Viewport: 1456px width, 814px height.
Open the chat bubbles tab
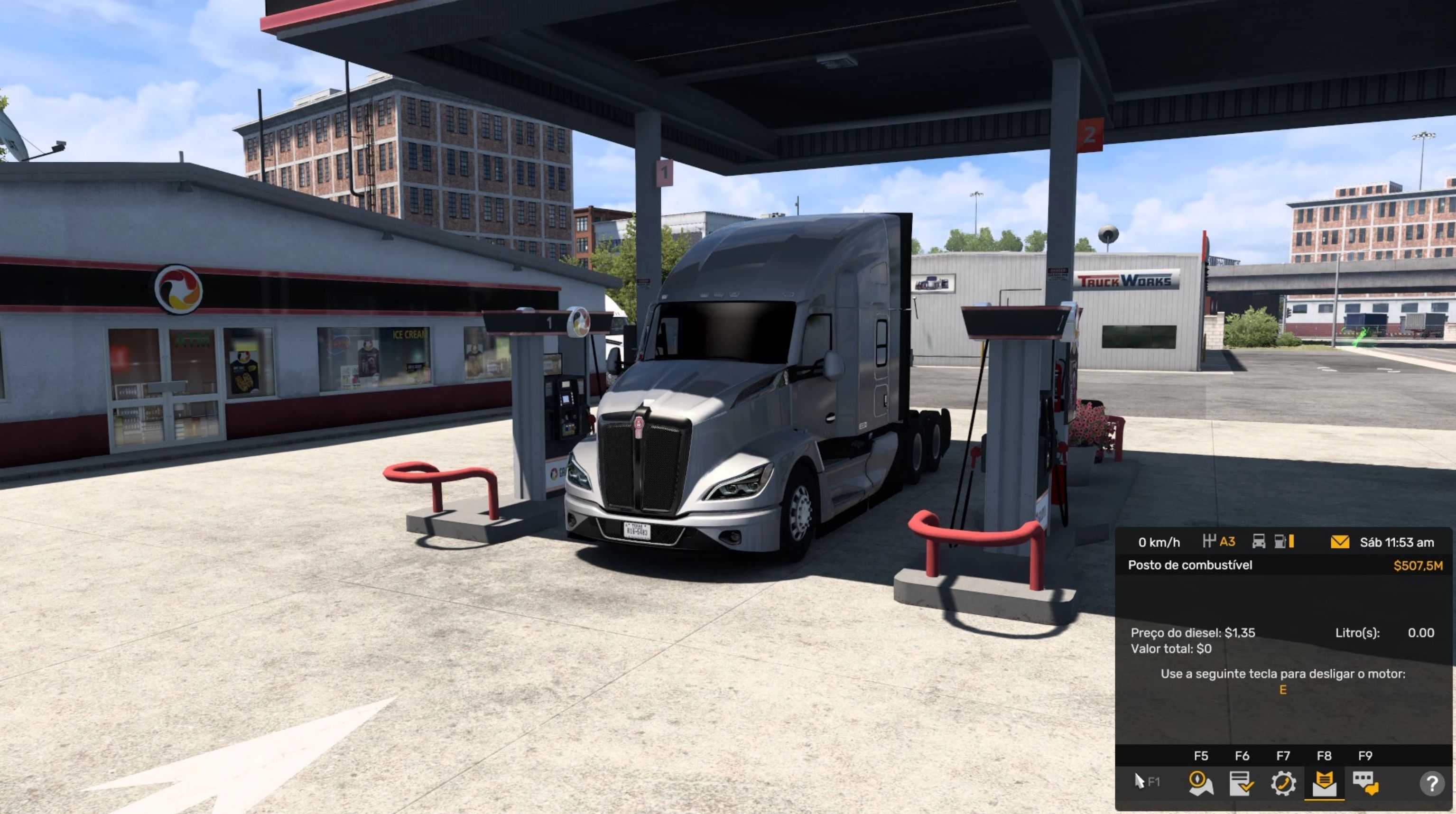click(1365, 783)
